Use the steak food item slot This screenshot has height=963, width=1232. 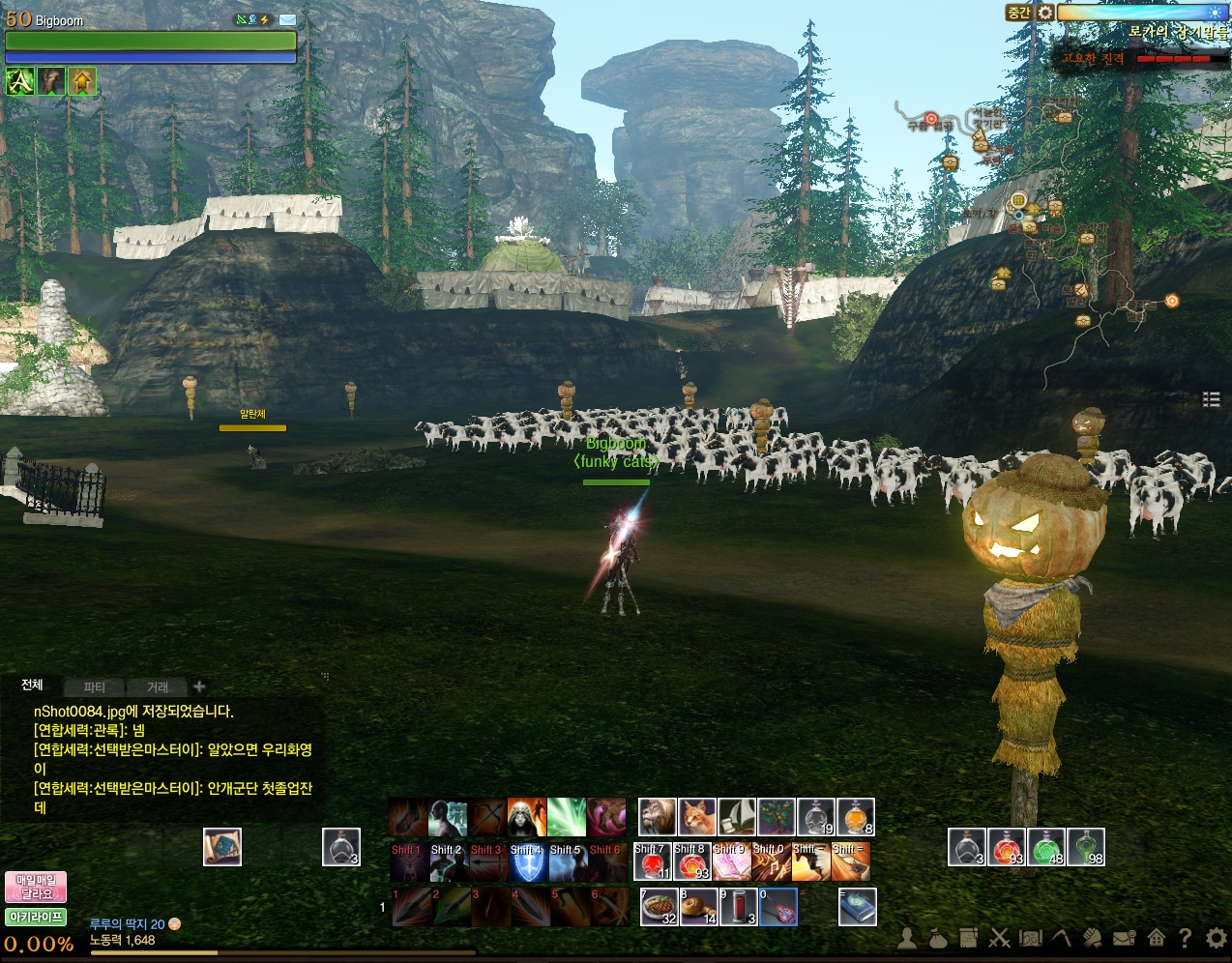click(659, 907)
